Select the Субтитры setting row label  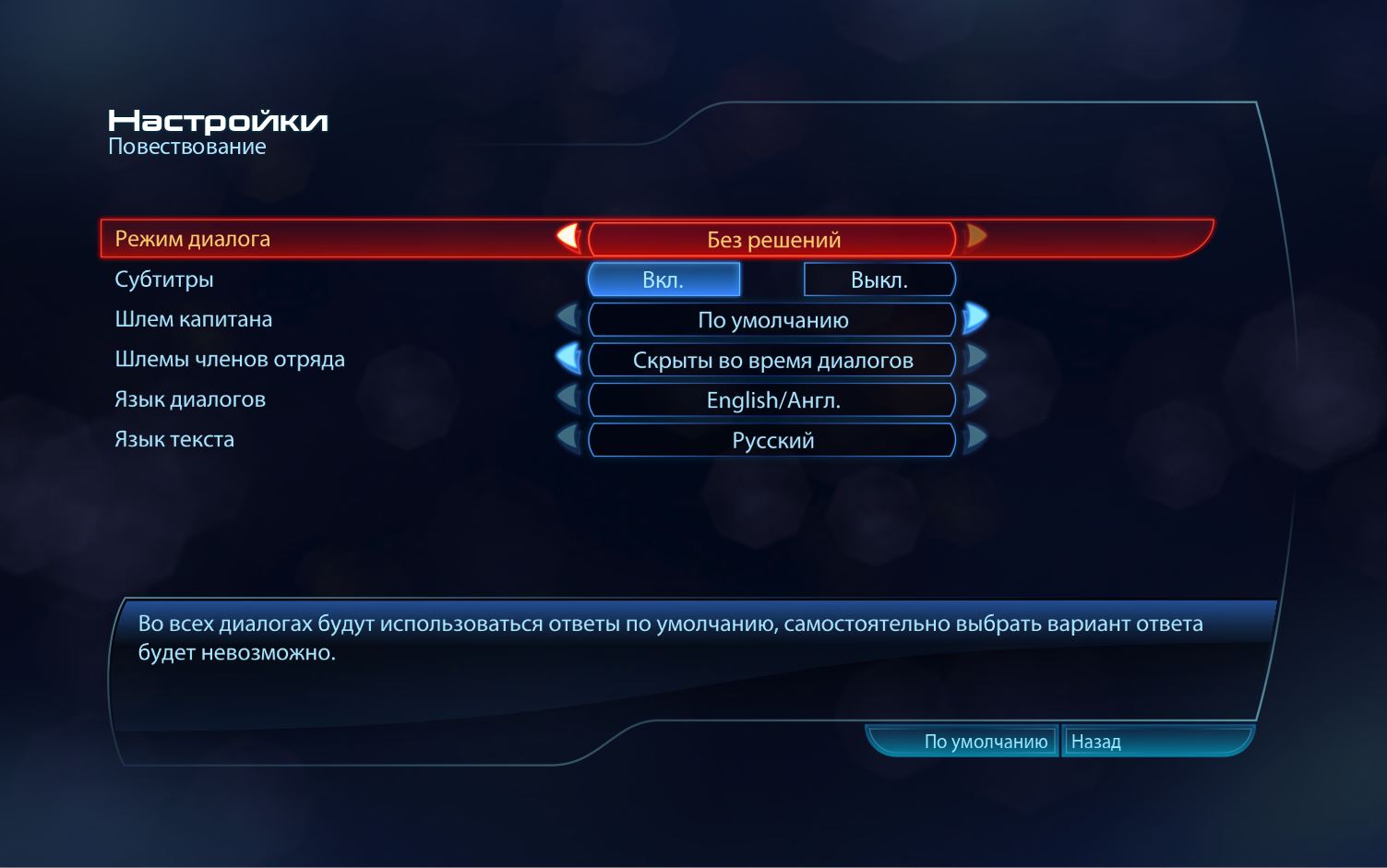[164, 279]
